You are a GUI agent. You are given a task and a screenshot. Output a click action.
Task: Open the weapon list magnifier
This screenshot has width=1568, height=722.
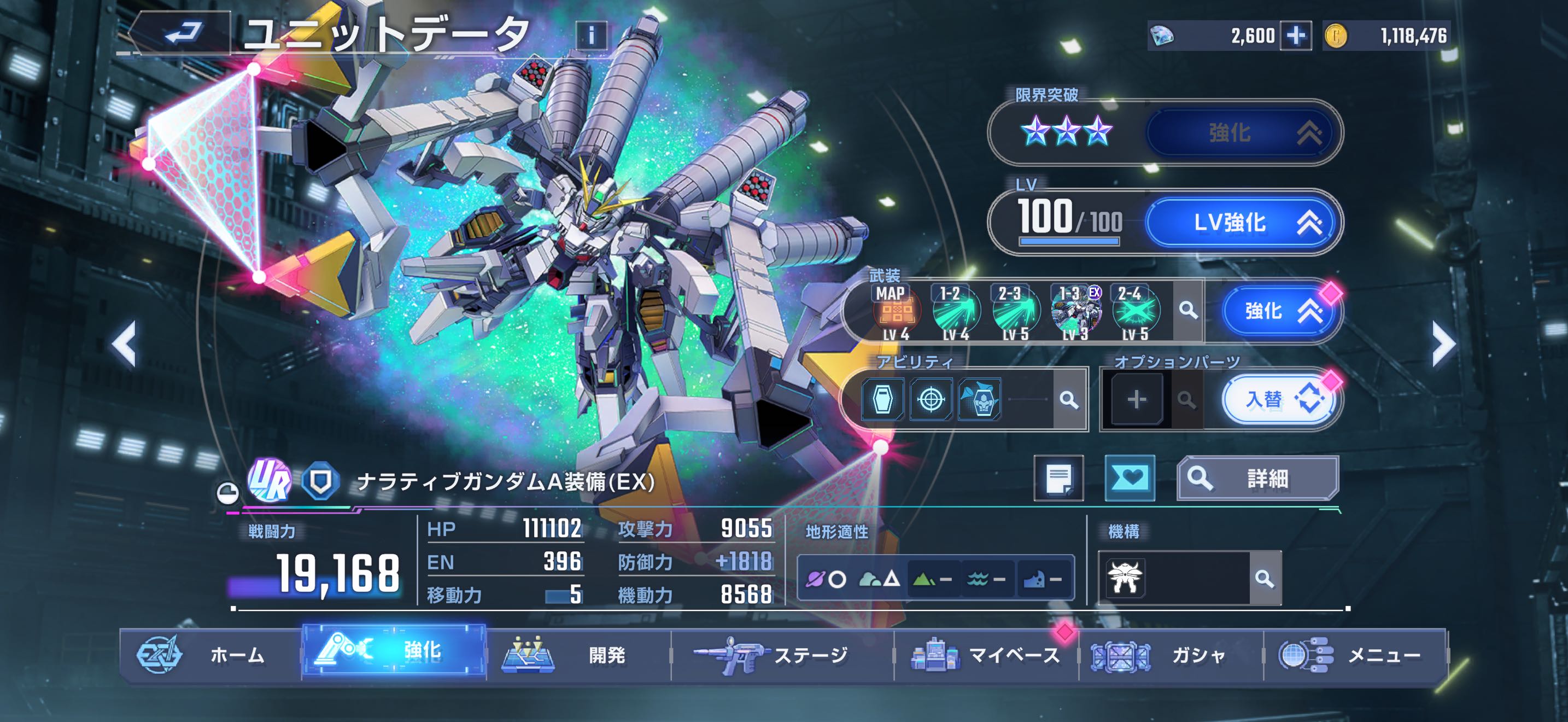1187,311
